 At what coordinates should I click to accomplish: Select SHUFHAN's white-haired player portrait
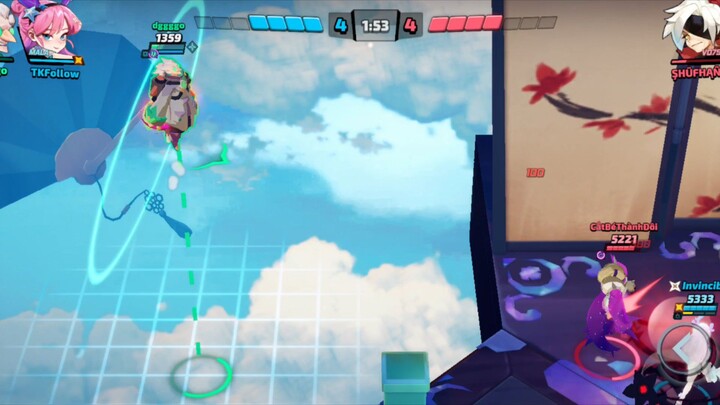point(693,30)
